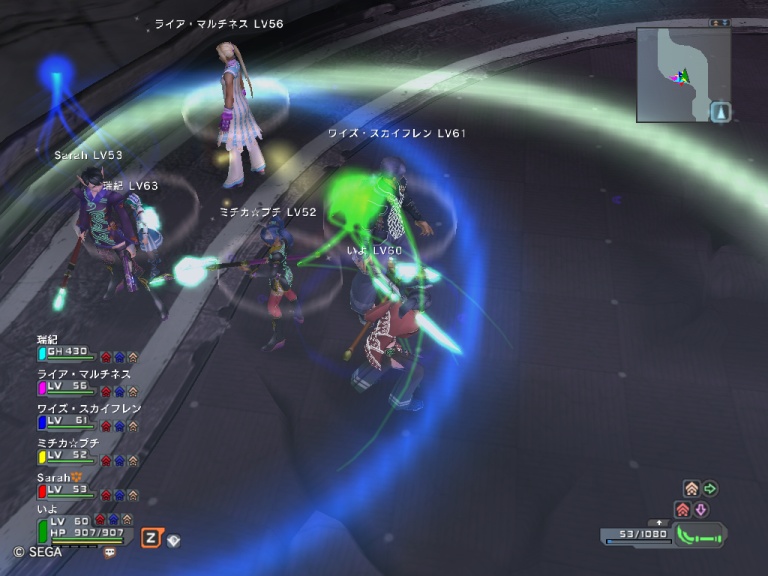
Task: Click the glowing arrow button on the minimap
Action: [721, 112]
